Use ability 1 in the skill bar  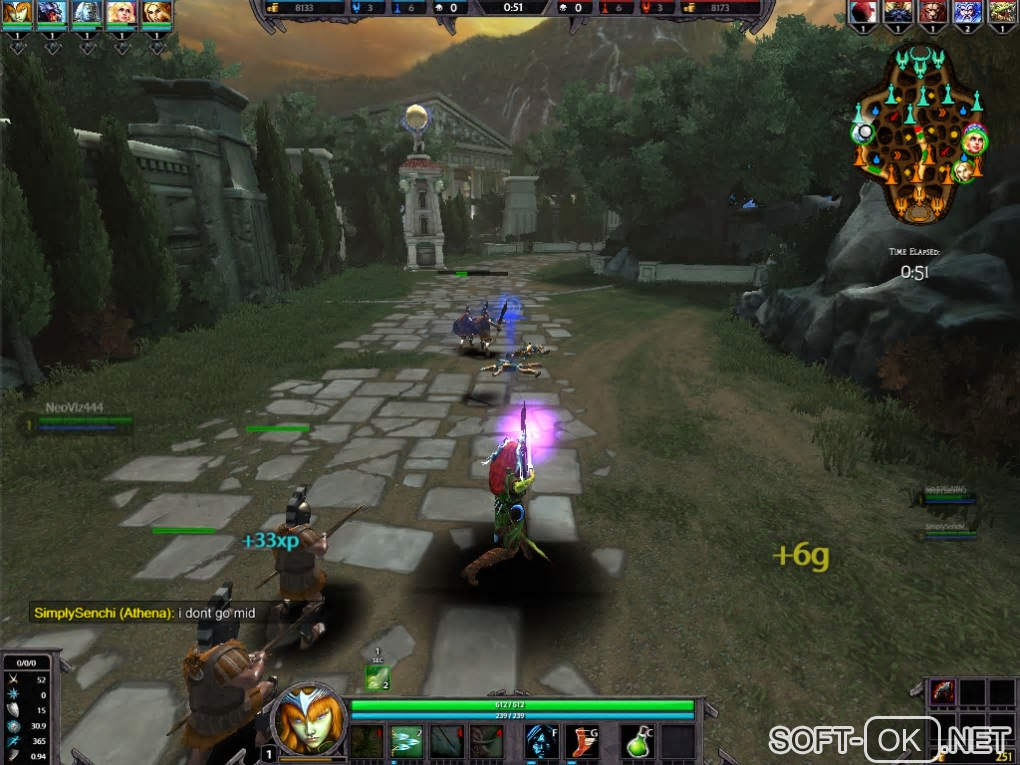[x=367, y=741]
